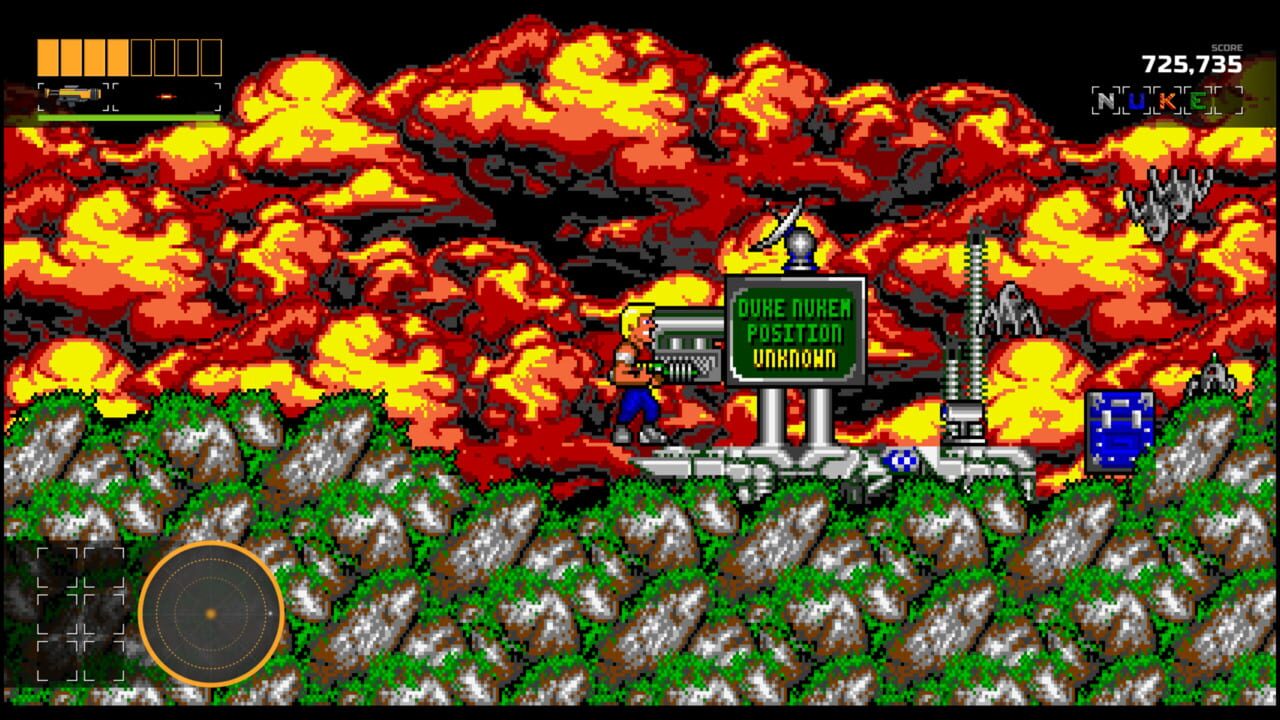Select the N letter in the NUKE collection
This screenshot has height=720, width=1280.
point(1105,100)
